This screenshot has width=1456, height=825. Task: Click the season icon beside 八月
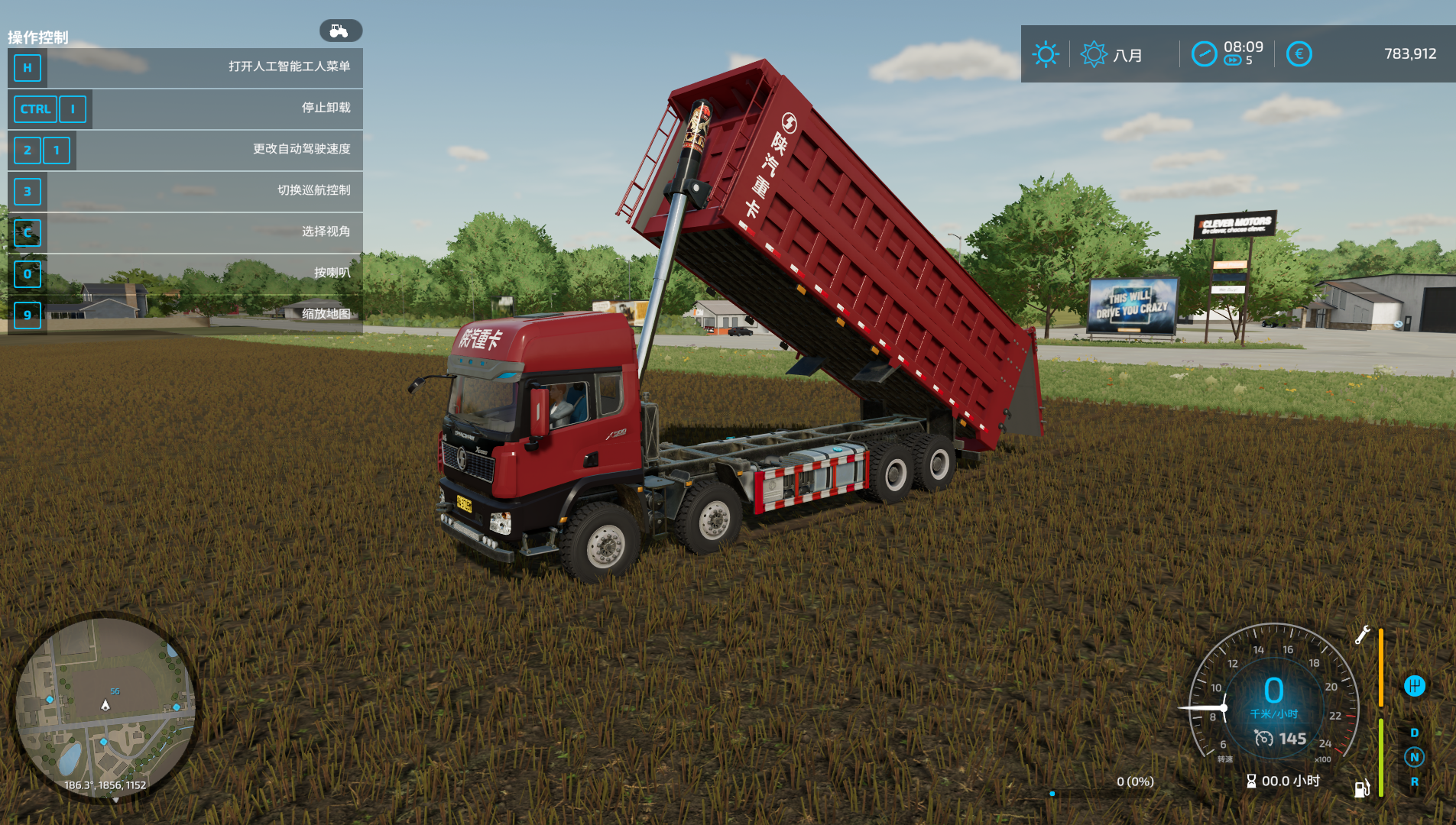point(1093,54)
